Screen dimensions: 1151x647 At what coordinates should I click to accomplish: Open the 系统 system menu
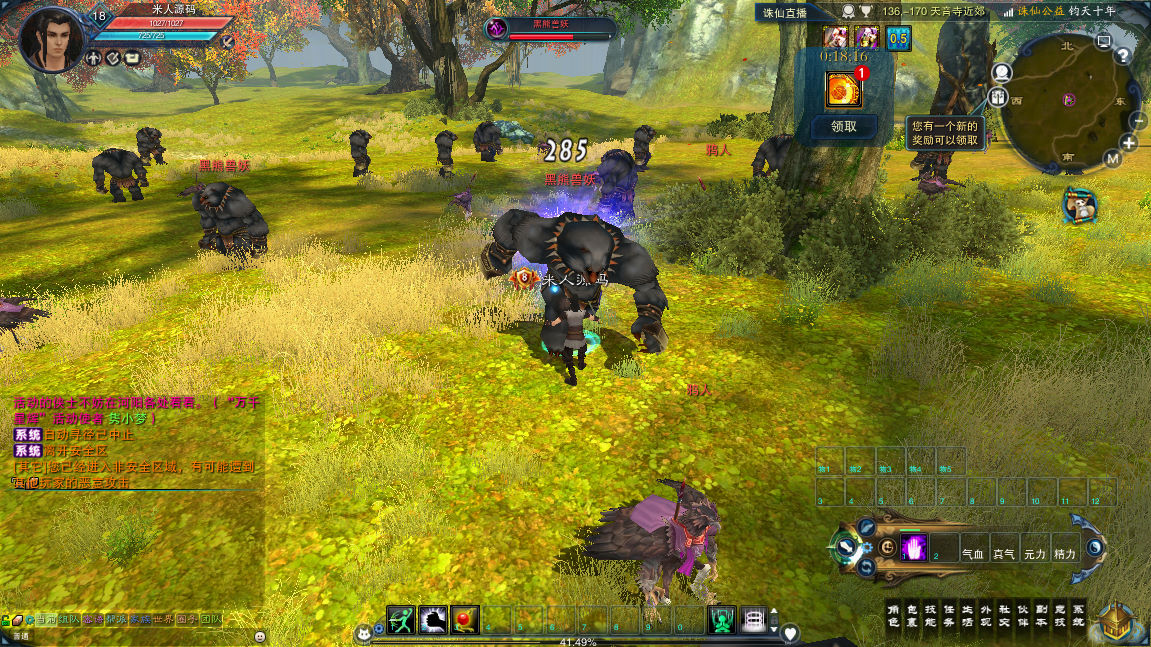tap(1077, 615)
